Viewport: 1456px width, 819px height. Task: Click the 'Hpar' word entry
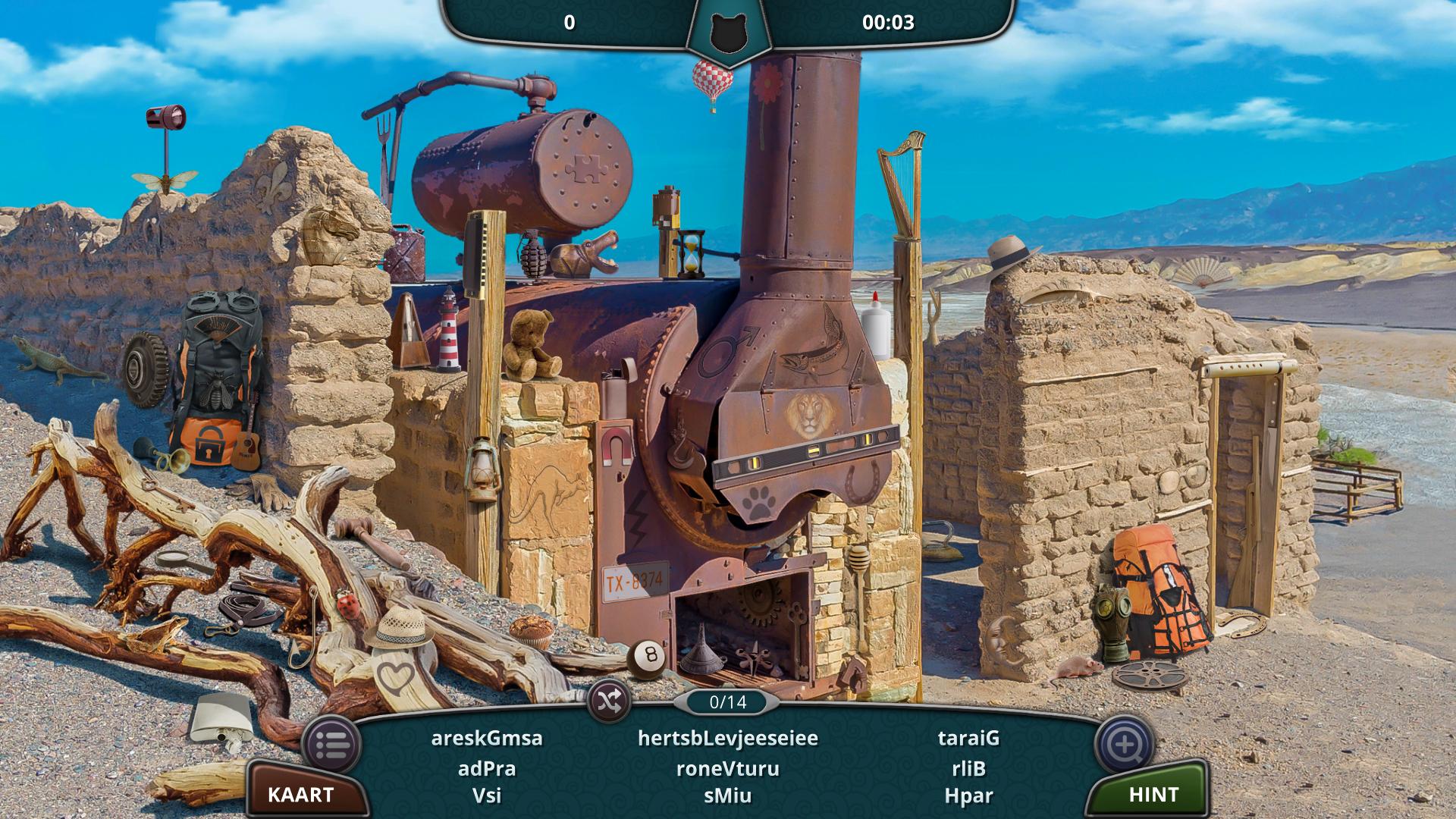pos(968,795)
